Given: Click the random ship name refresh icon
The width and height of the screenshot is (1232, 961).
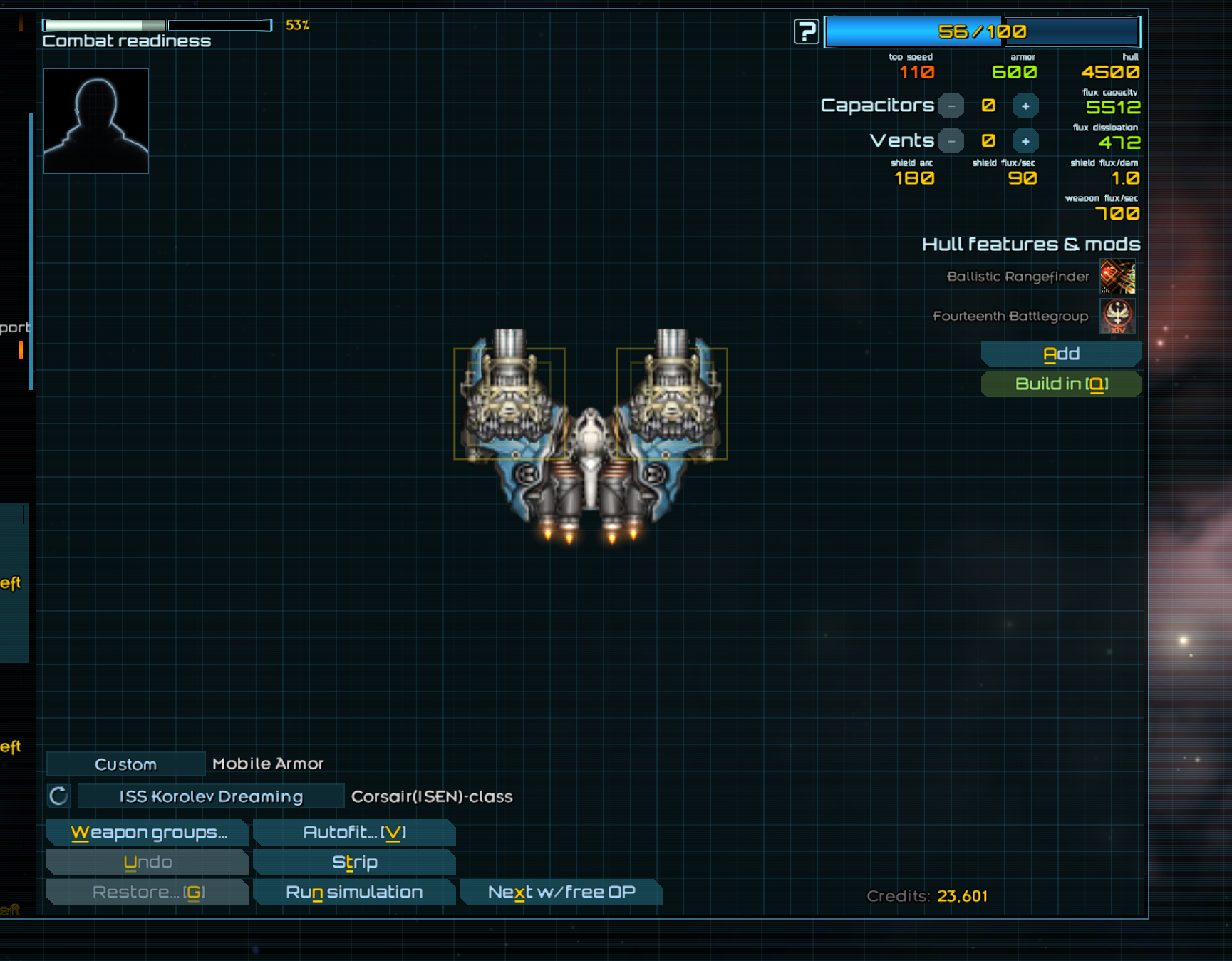Looking at the screenshot, I should pyautogui.click(x=58, y=796).
